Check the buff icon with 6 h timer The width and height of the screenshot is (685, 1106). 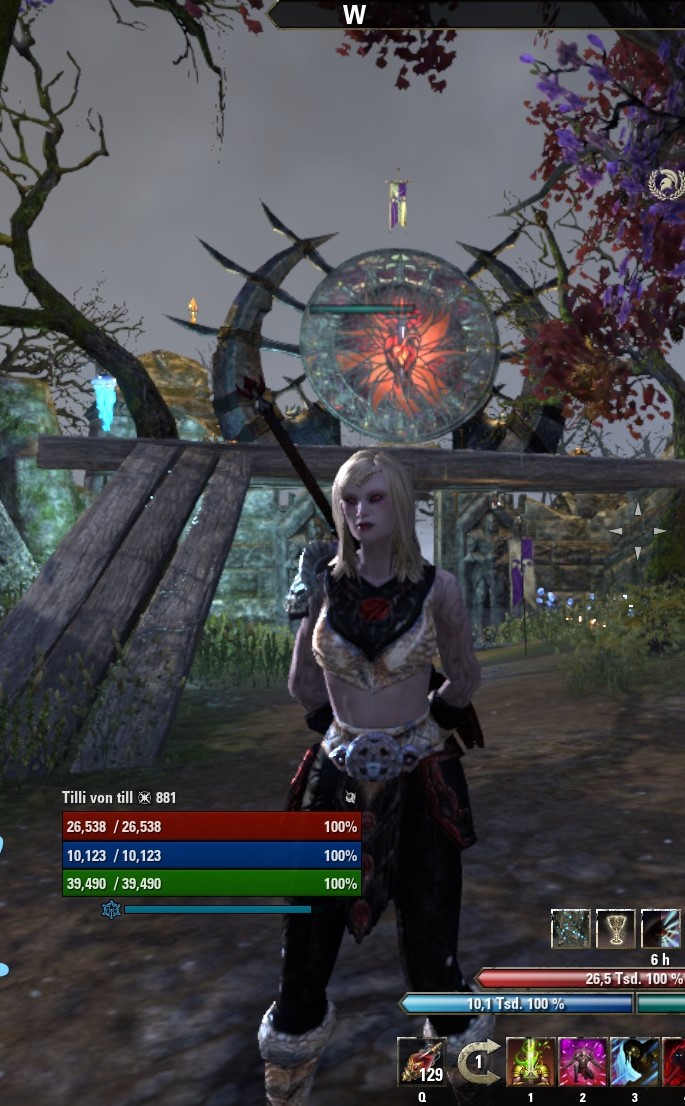coord(660,929)
